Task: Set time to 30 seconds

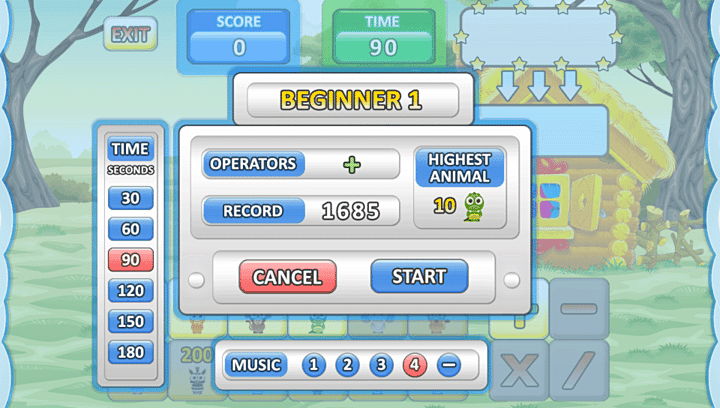Action: click(x=131, y=198)
